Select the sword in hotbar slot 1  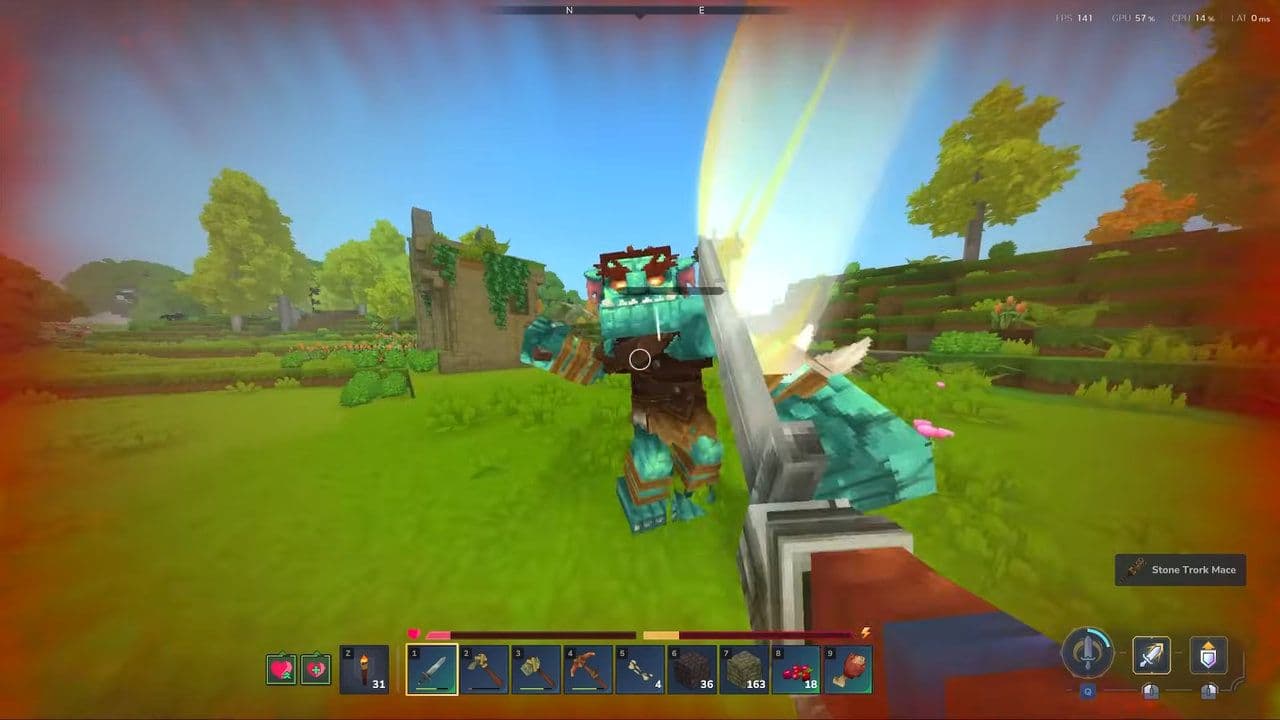(432, 668)
